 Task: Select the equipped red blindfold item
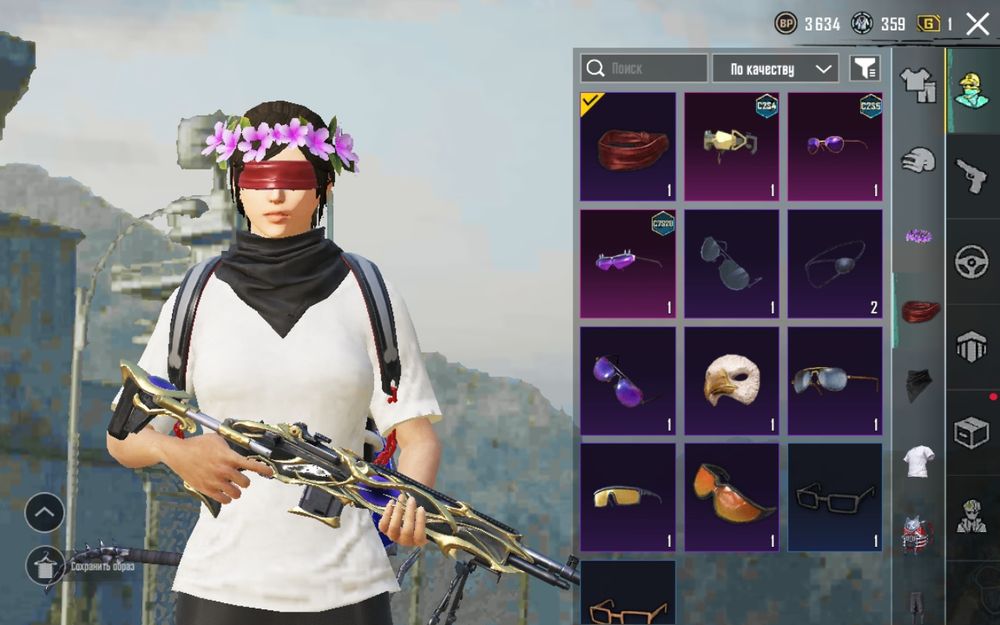[x=628, y=147]
